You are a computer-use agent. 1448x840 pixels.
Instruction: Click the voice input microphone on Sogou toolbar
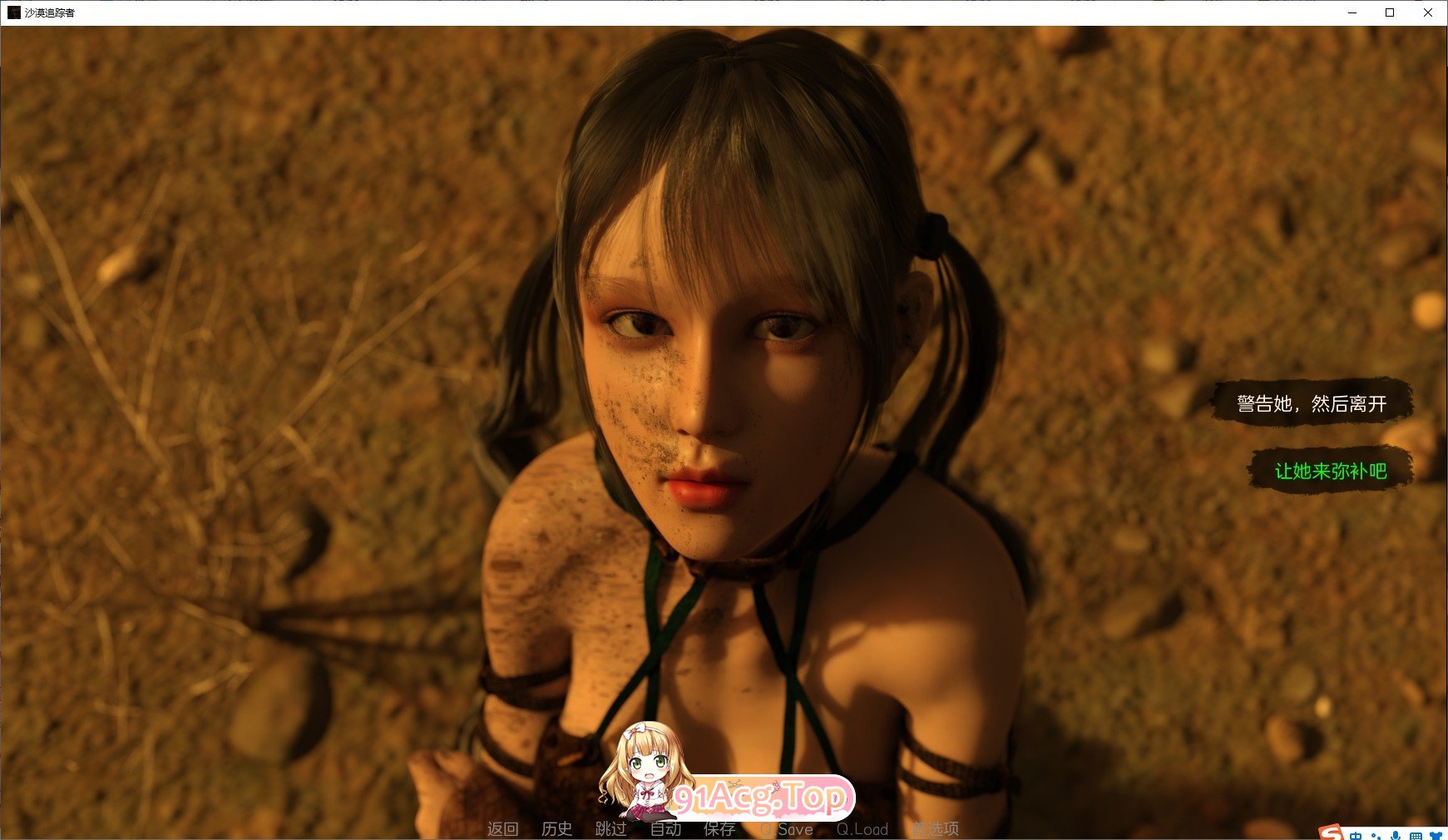(x=1396, y=836)
